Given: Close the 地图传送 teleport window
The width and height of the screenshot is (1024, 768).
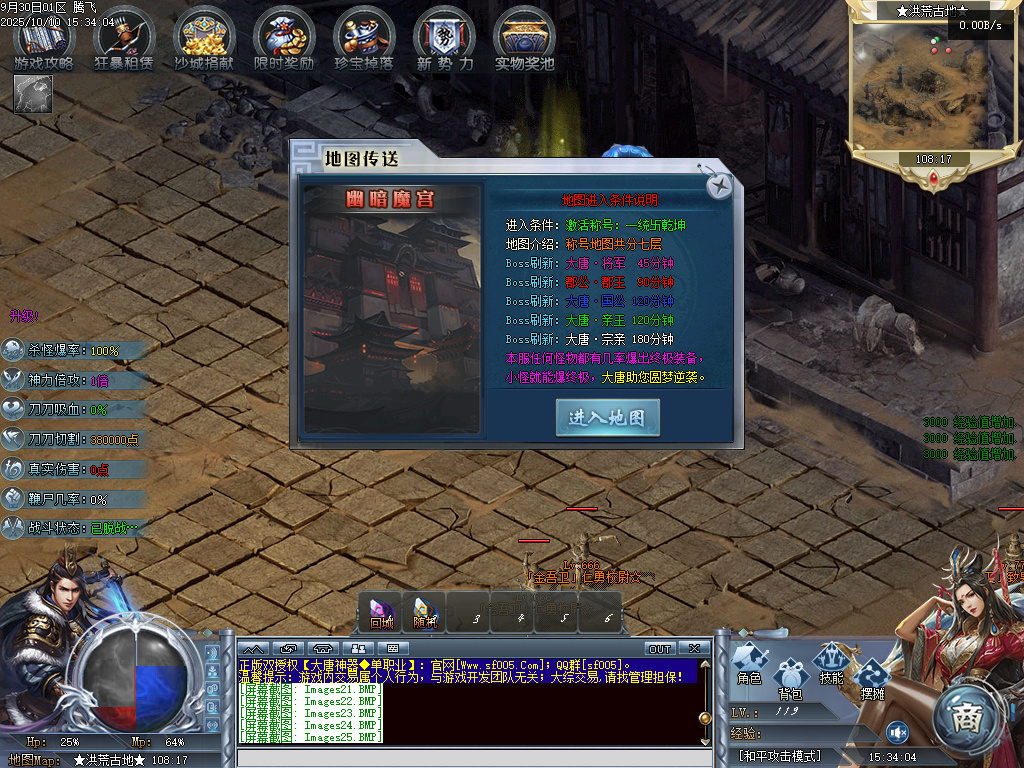Looking at the screenshot, I should click(719, 186).
